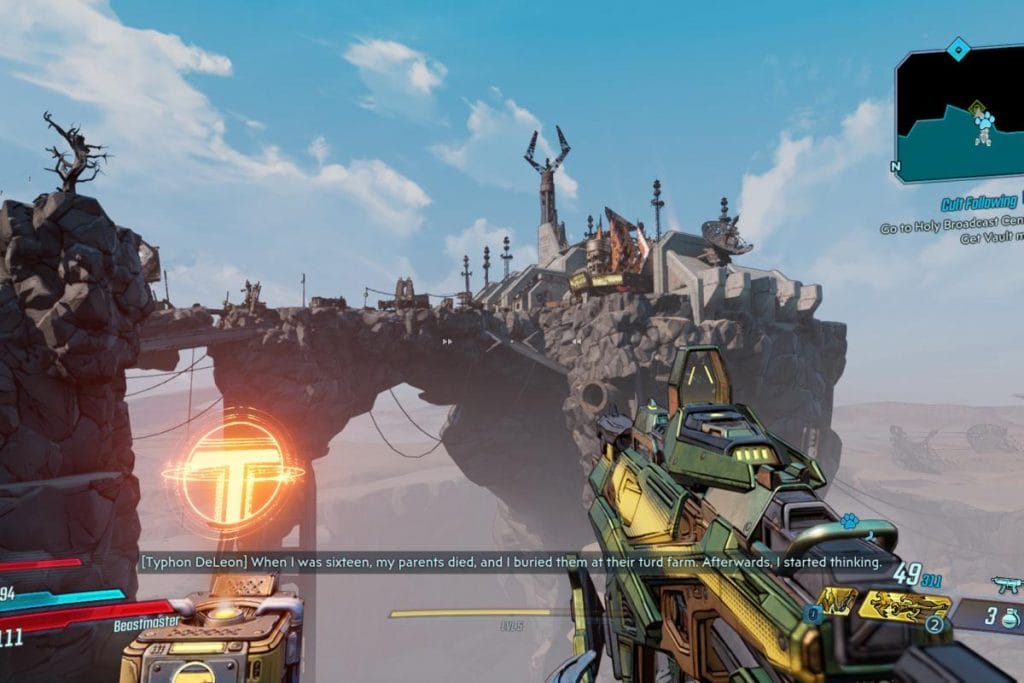Click the pet paw icon above ammo count
1024x683 pixels.
(x=849, y=521)
